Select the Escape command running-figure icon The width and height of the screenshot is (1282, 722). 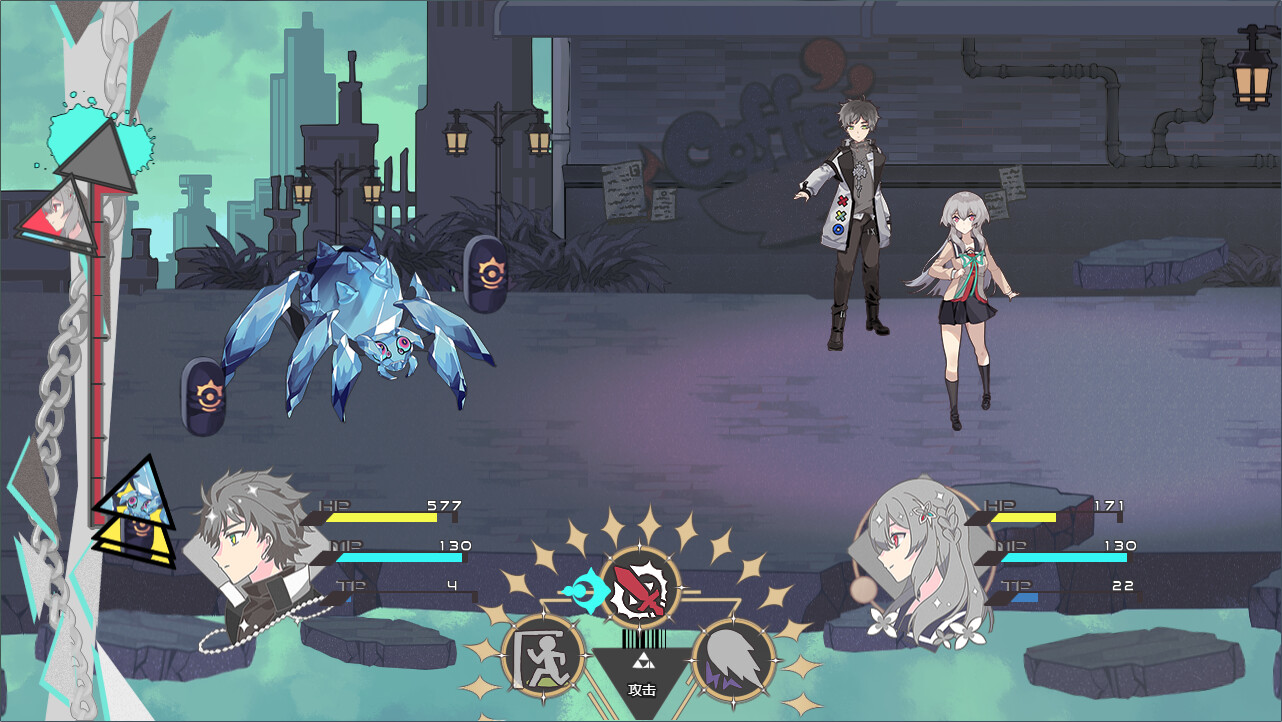[543, 655]
